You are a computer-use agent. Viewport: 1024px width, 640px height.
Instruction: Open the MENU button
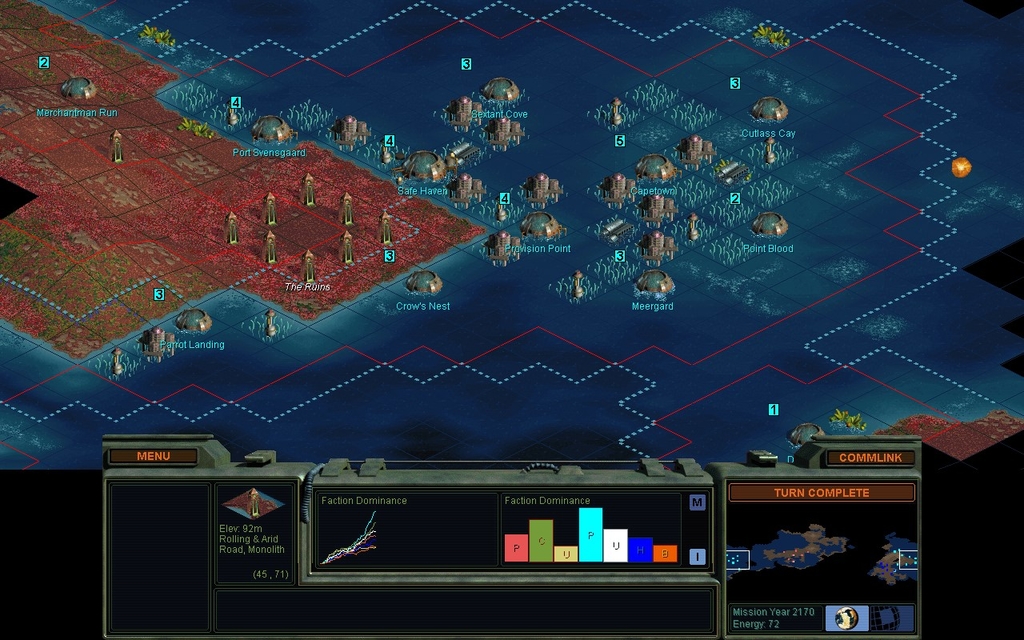click(153, 456)
